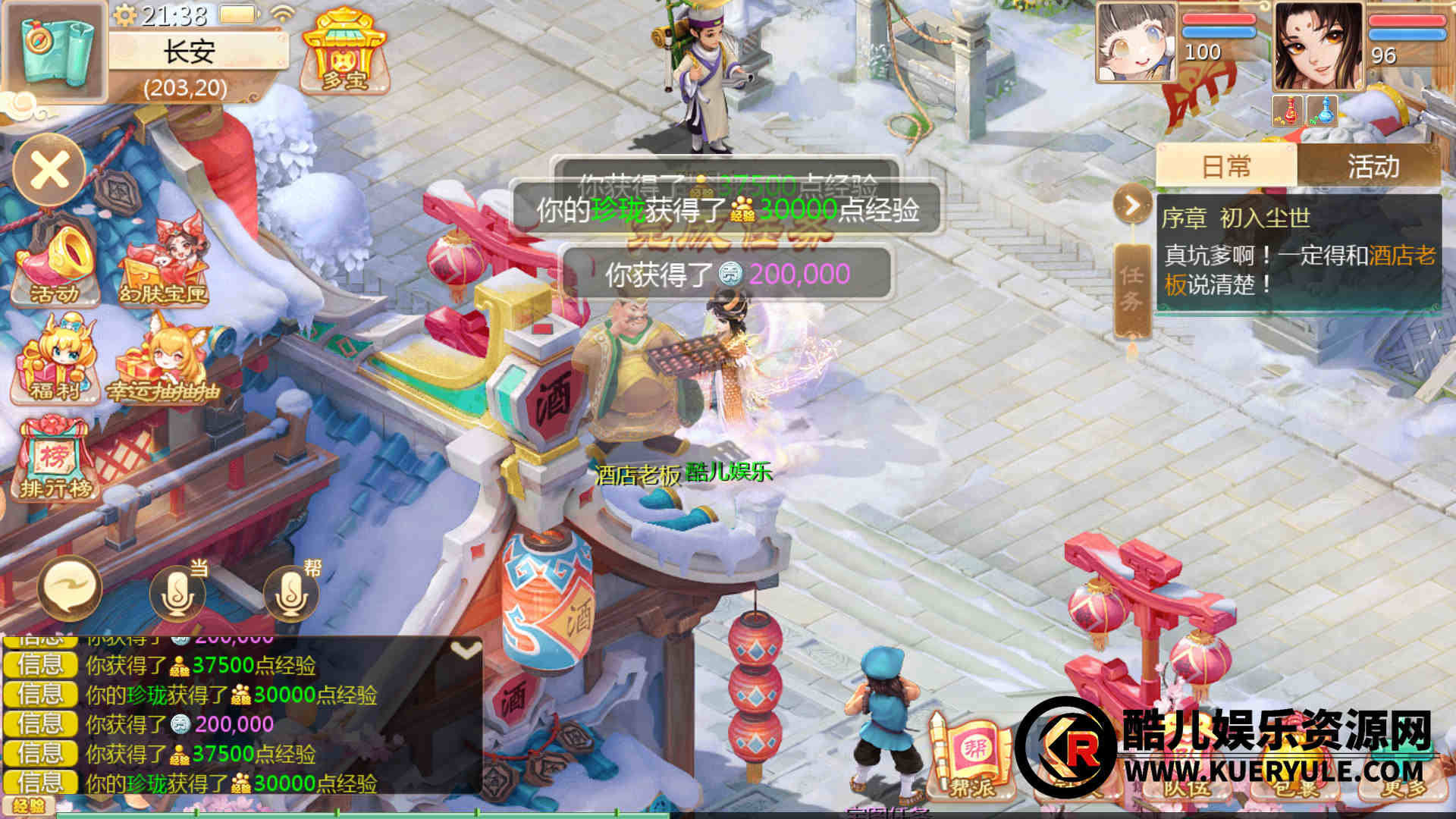Select the pet portrait avatar
Image resolution: width=1456 pixels, height=819 pixels.
1136,42
